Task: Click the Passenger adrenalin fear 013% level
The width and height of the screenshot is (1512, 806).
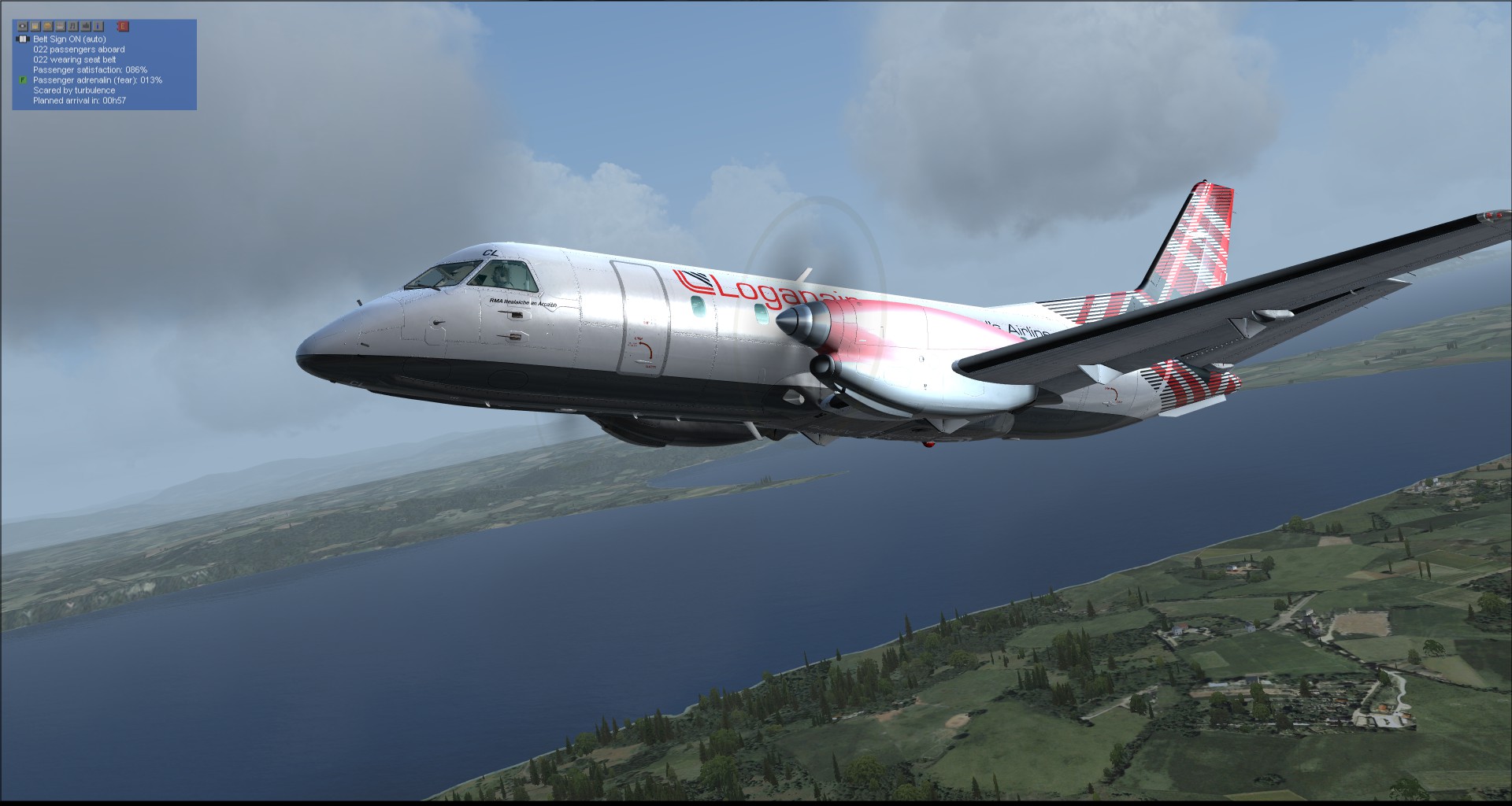Action: pyautogui.click(x=97, y=79)
